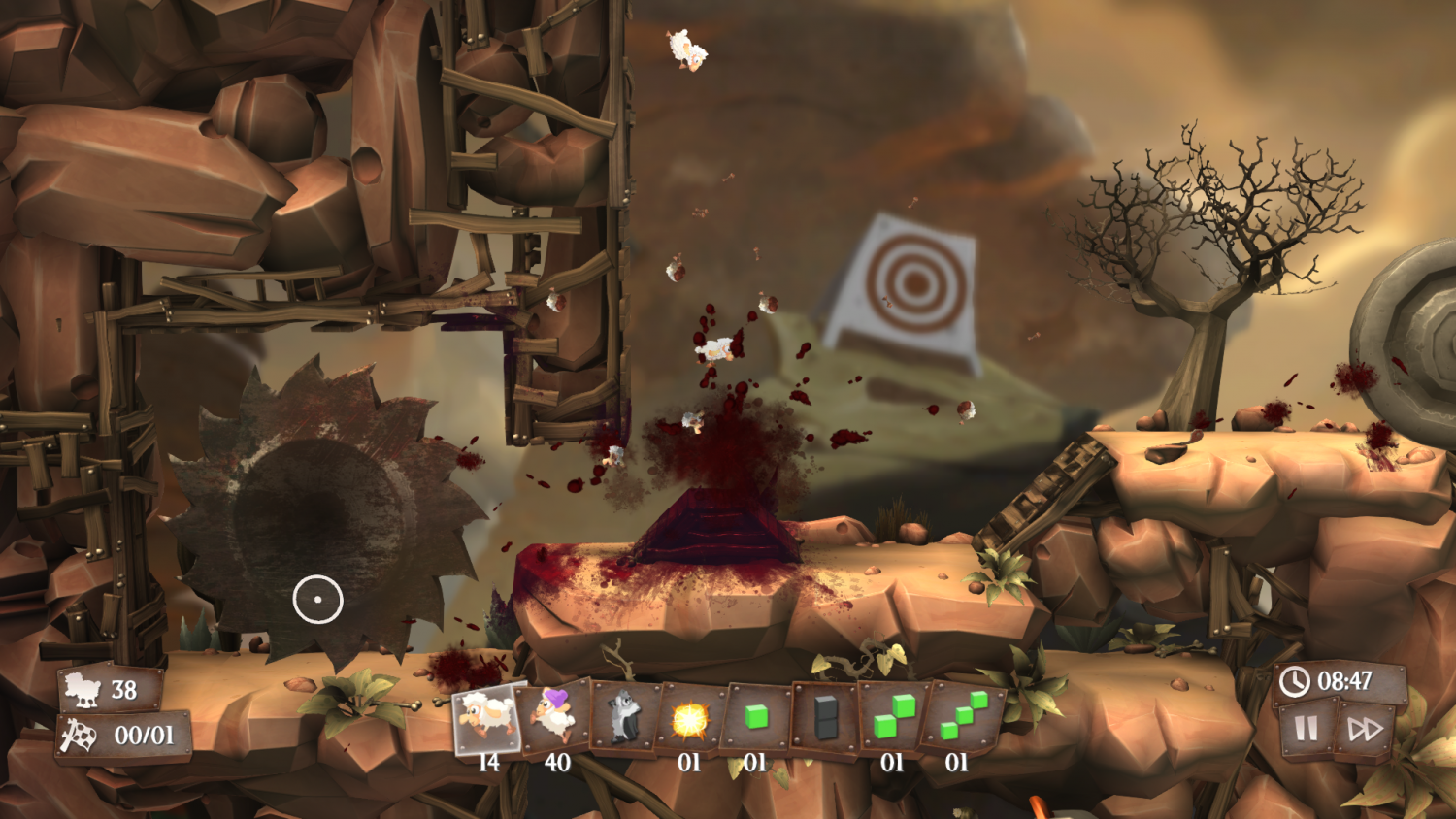
Task: Select the tall dark block ability
Action: (x=824, y=715)
